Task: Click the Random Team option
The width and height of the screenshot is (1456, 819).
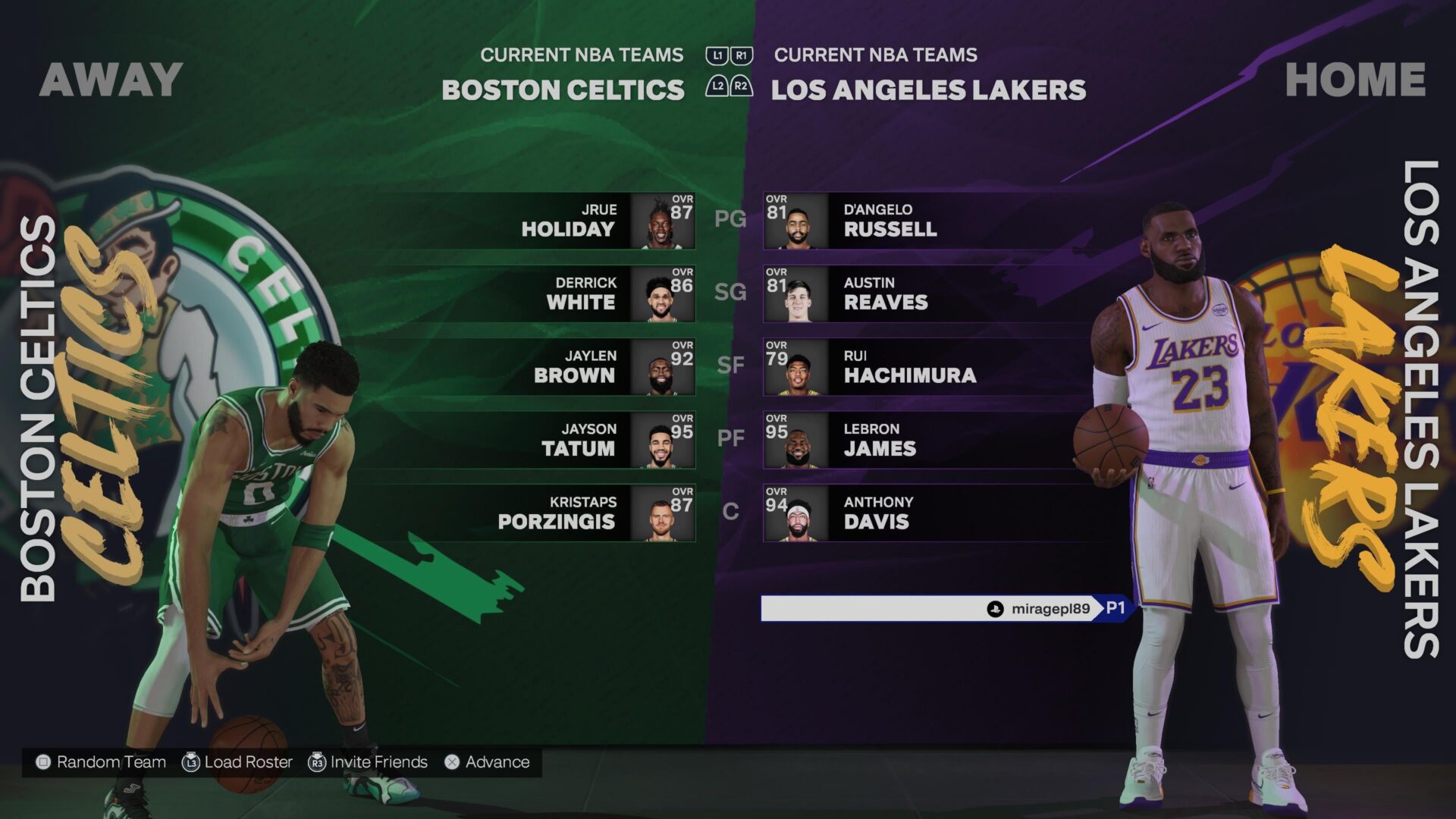Action: [x=102, y=762]
